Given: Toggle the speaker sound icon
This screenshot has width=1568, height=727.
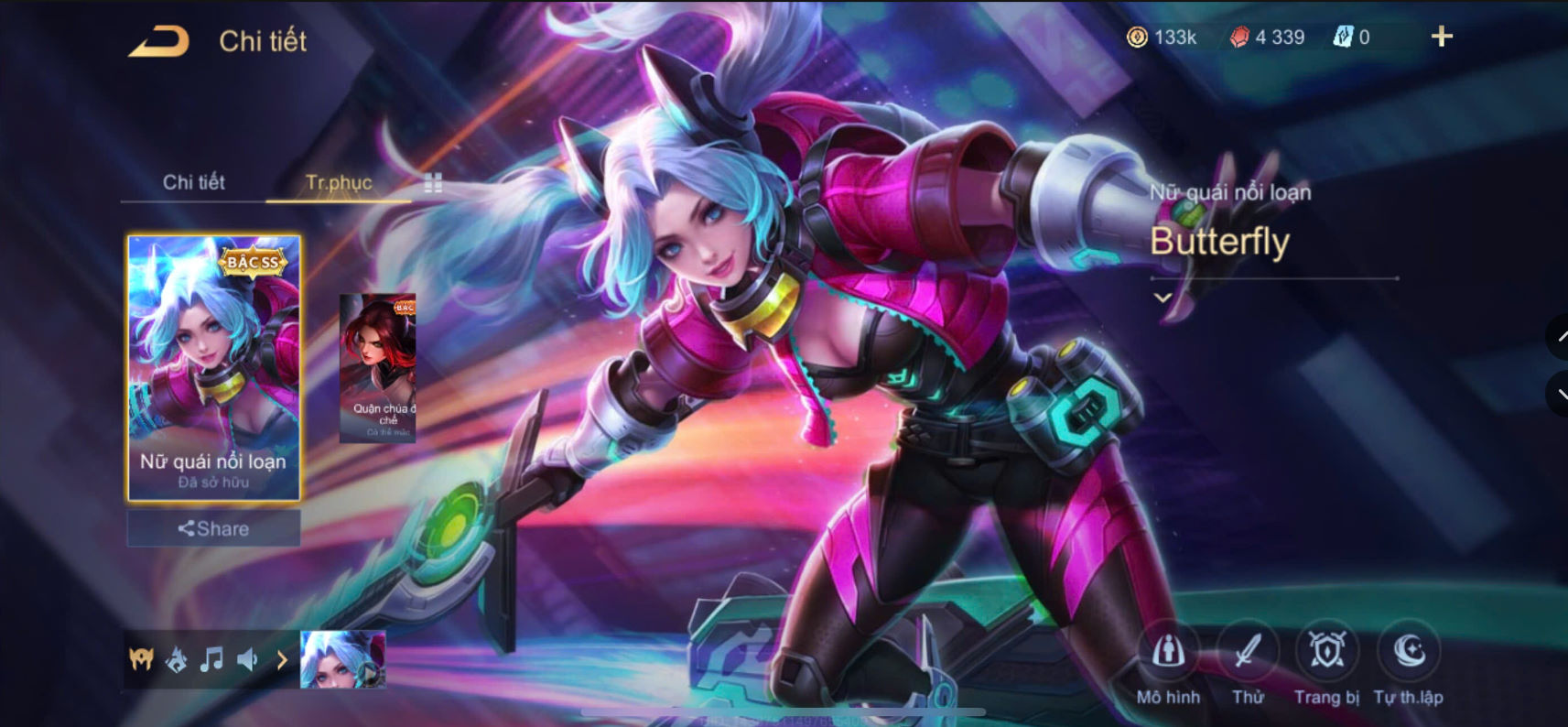Looking at the screenshot, I should (249, 658).
